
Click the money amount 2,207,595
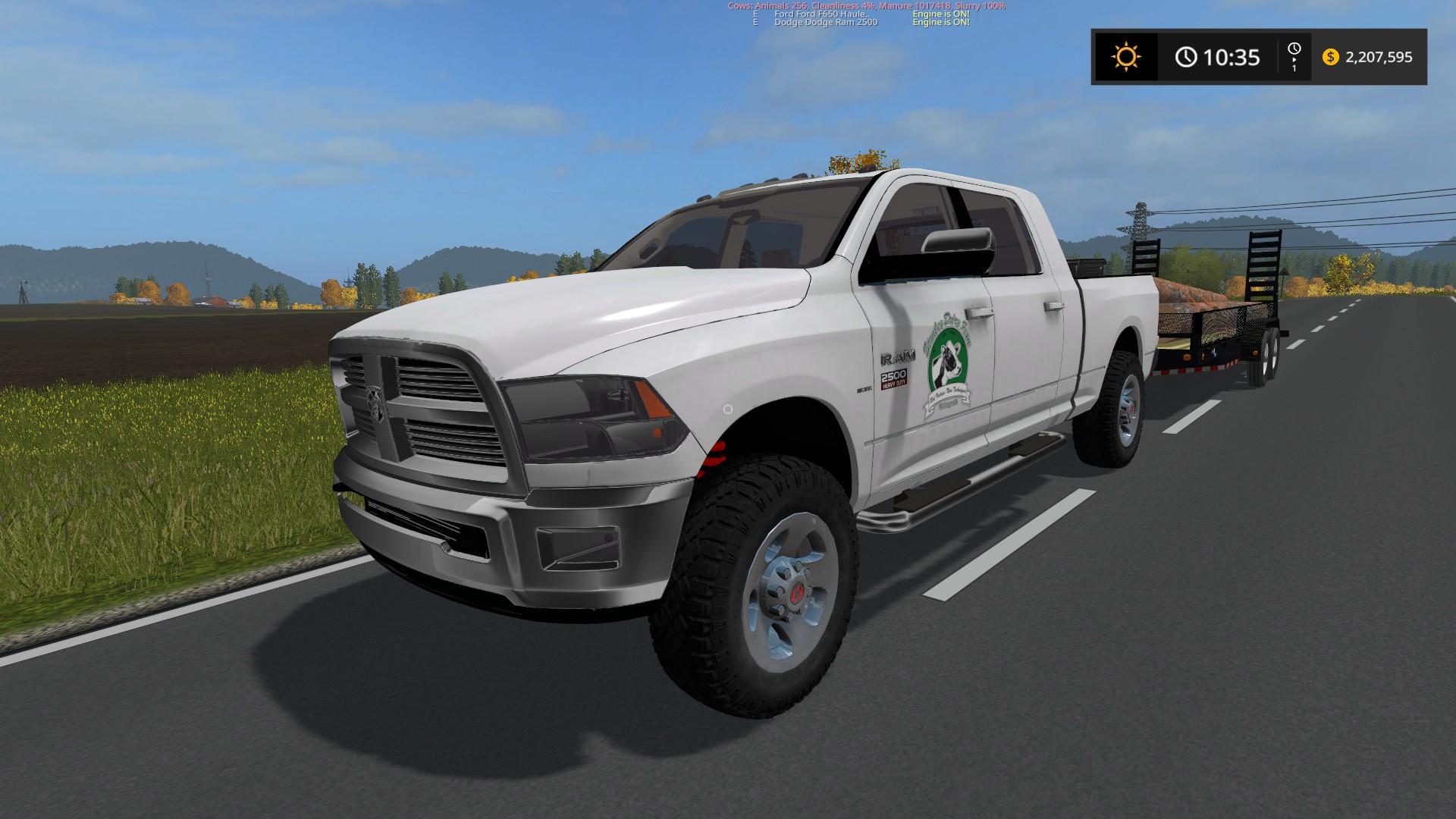coord(1379,56)
